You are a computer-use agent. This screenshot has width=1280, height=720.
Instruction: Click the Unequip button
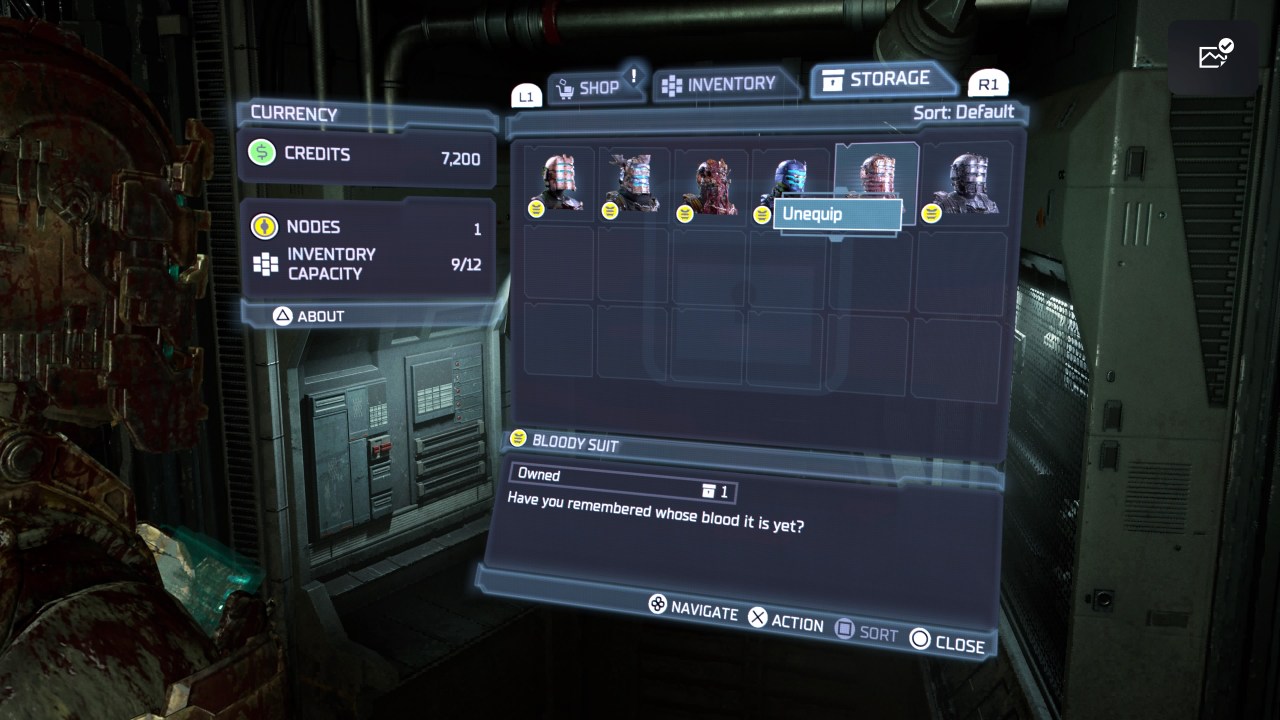(x=838, y=213)
